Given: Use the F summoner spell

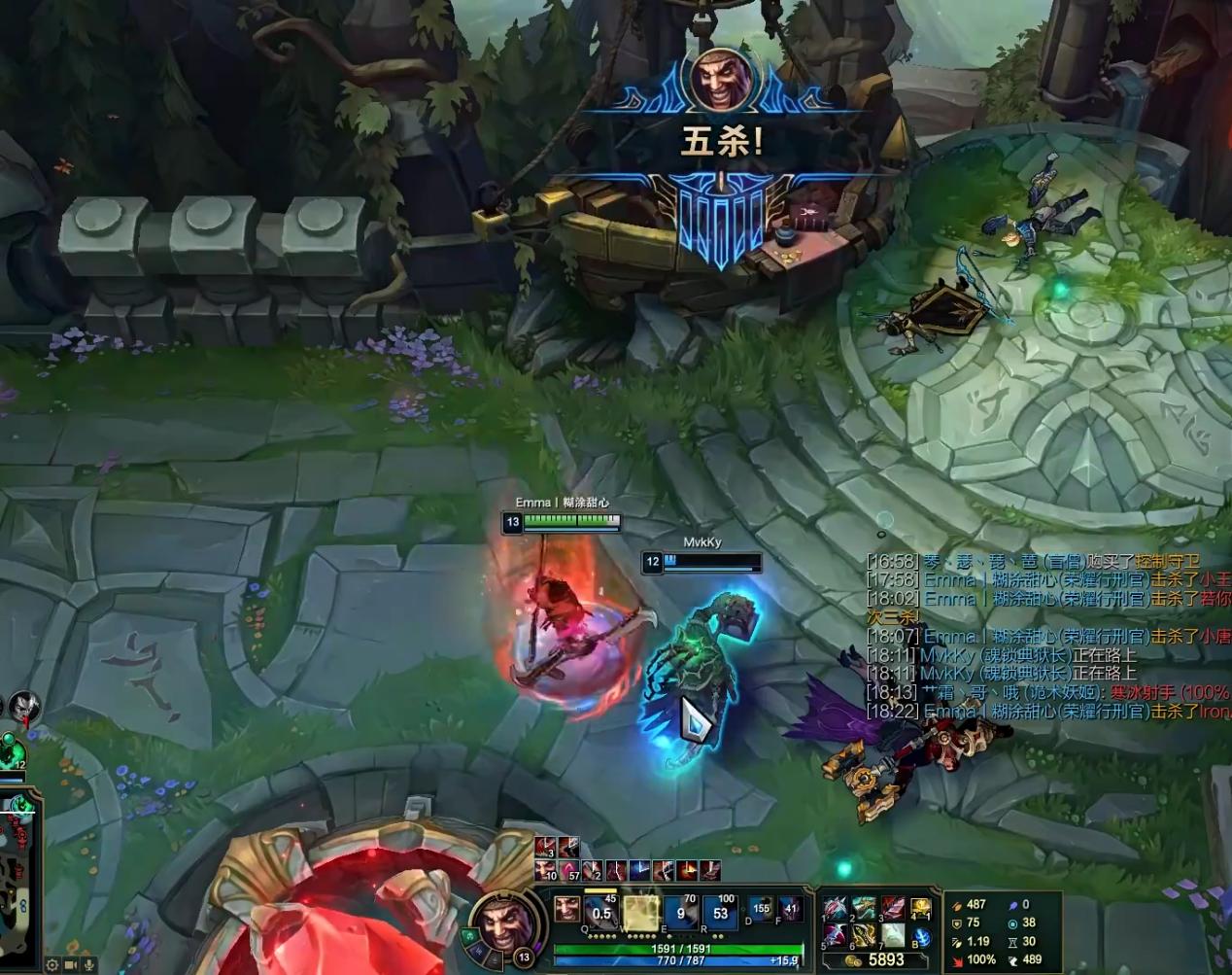Looking at the screenshot, I should coord(791,911).
